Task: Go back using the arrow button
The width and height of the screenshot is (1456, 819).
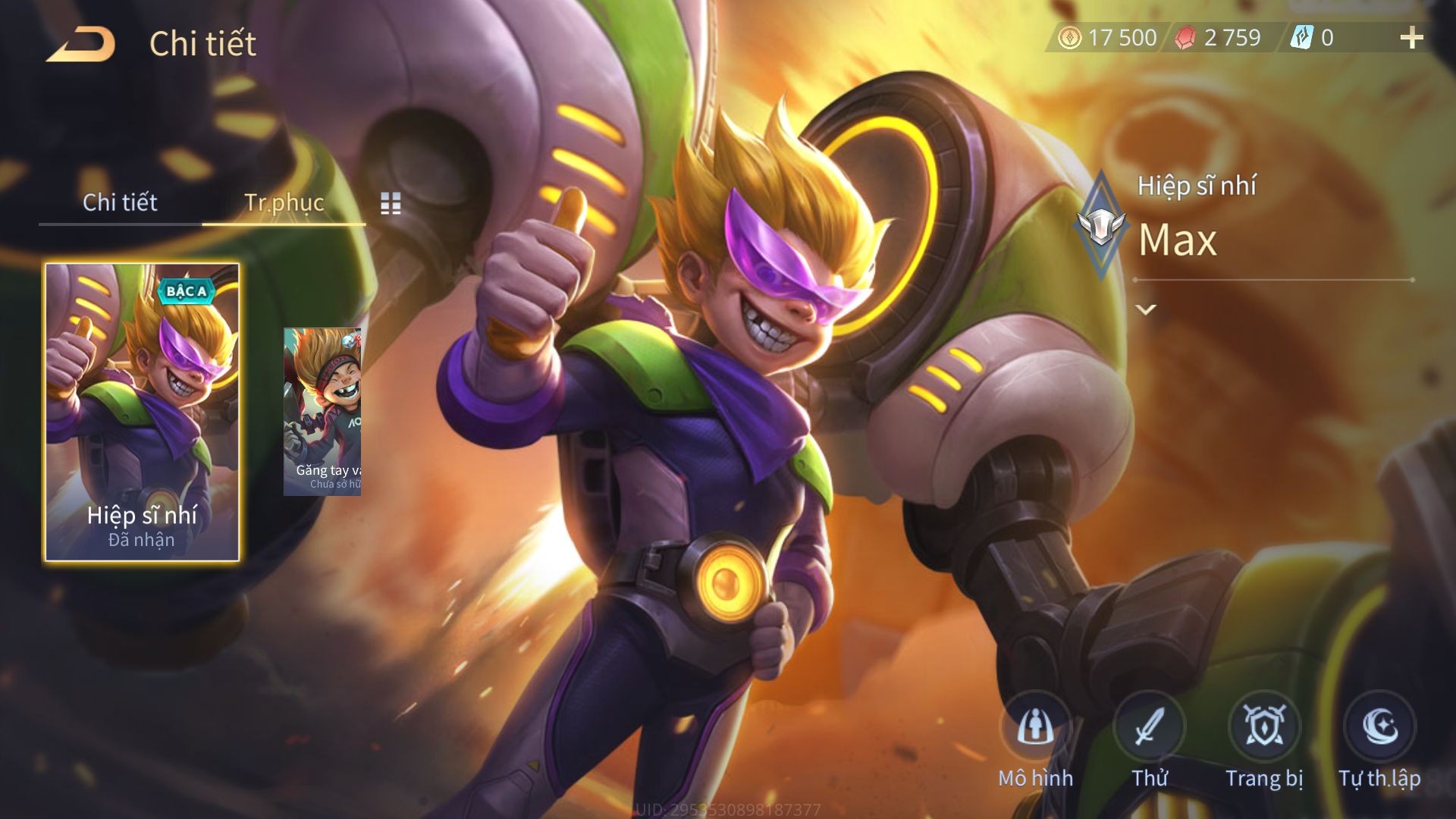Action: pyautogui.click(x=80, y=44)
